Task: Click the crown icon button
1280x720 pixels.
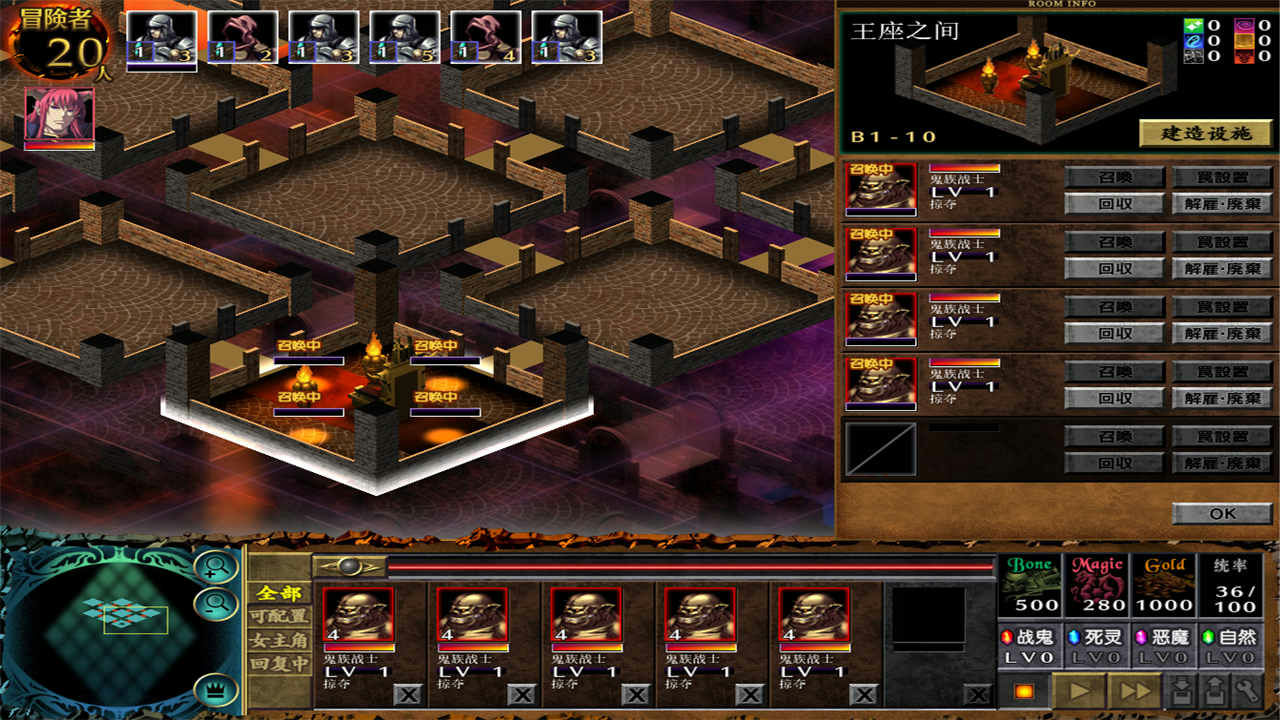Action: pyautogui.click(x=216, y=689)
